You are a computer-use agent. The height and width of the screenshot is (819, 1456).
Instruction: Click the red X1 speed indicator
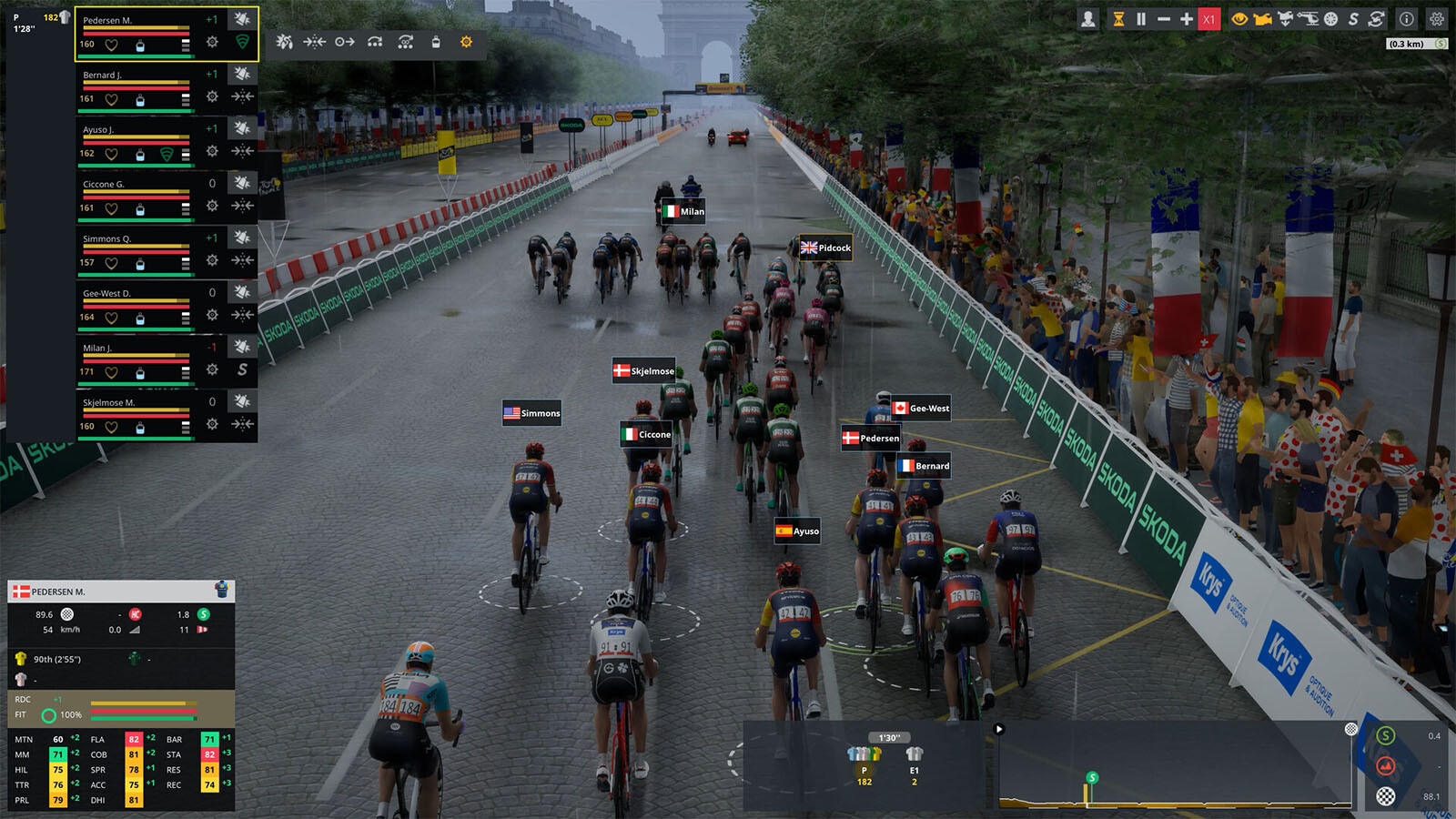pyautogui.click(x=1208, y=19)
